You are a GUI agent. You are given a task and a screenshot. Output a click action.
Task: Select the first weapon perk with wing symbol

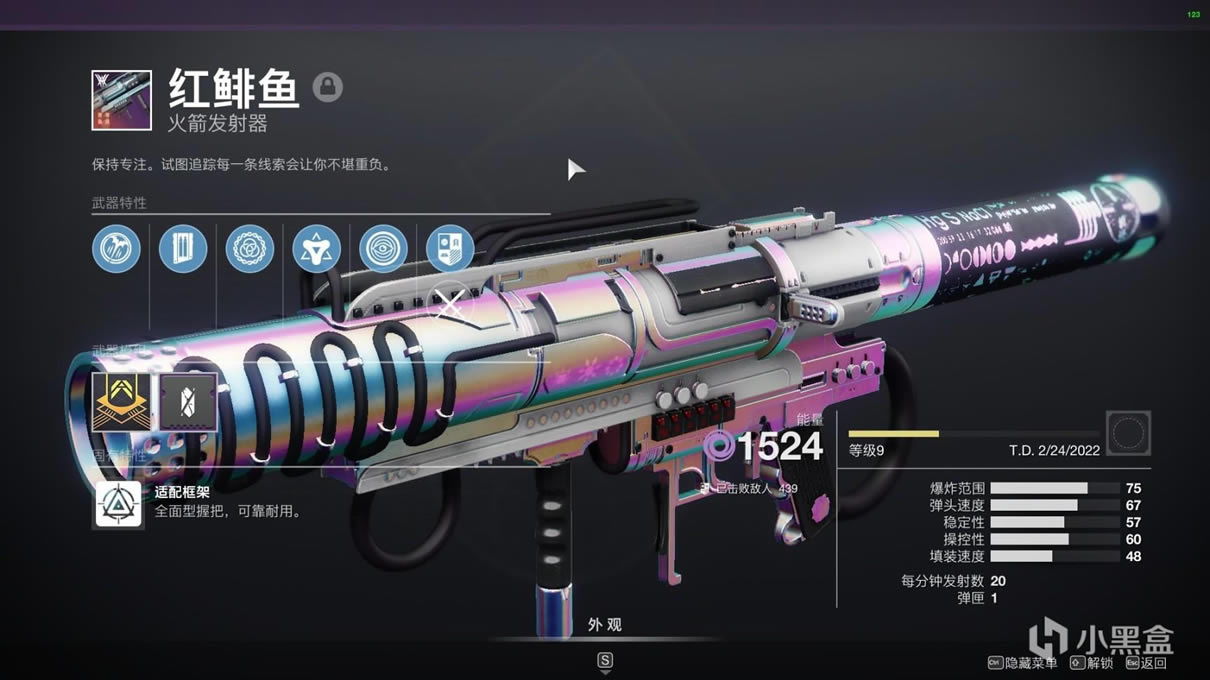(x=116, y=249)
